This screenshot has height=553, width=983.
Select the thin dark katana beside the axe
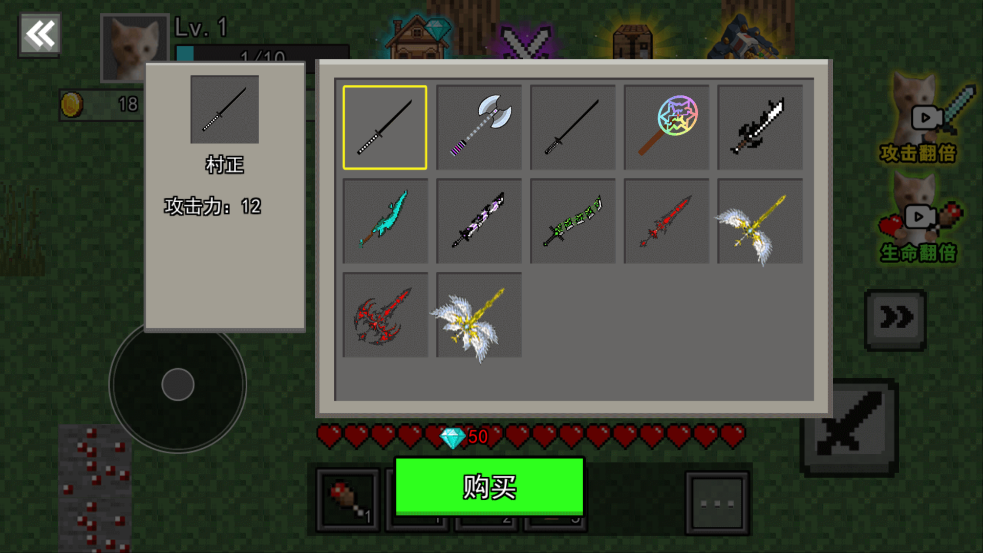pyautogui.click(x=573, y=127)
